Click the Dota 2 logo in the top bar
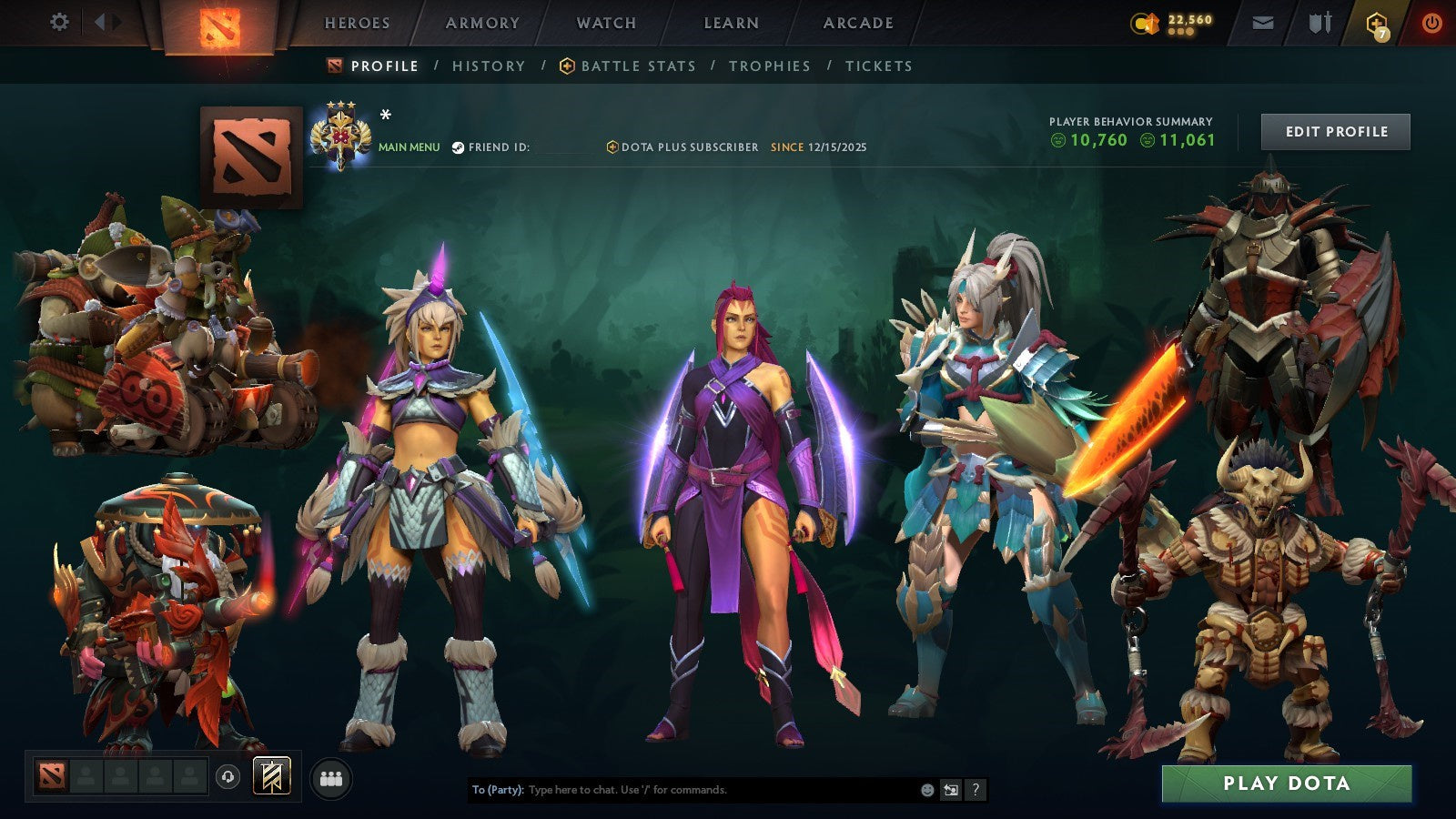This screenshot has width=1456, height=819. coord(221,23)
